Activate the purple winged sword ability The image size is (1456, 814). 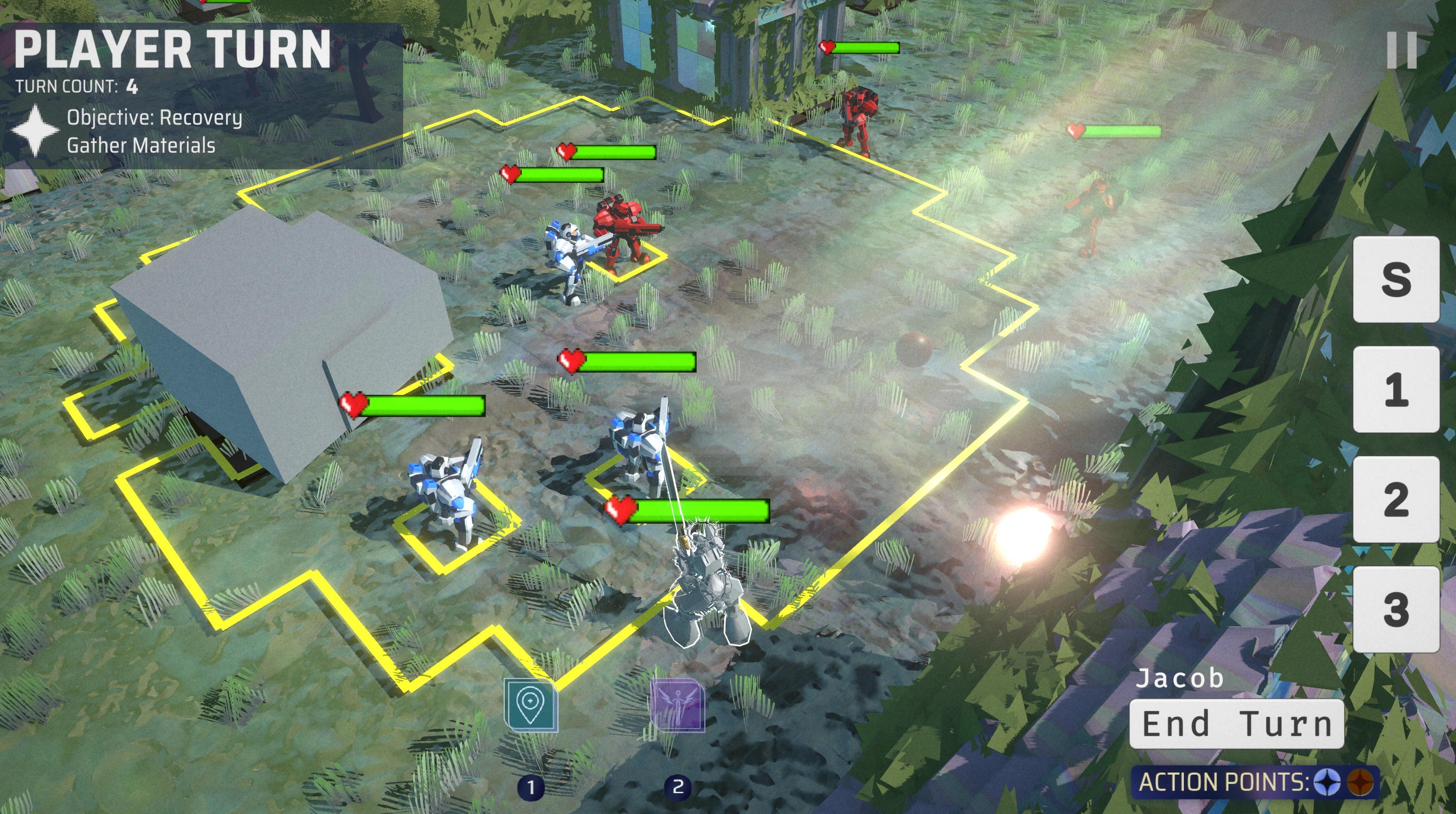(x=677, y=705)
